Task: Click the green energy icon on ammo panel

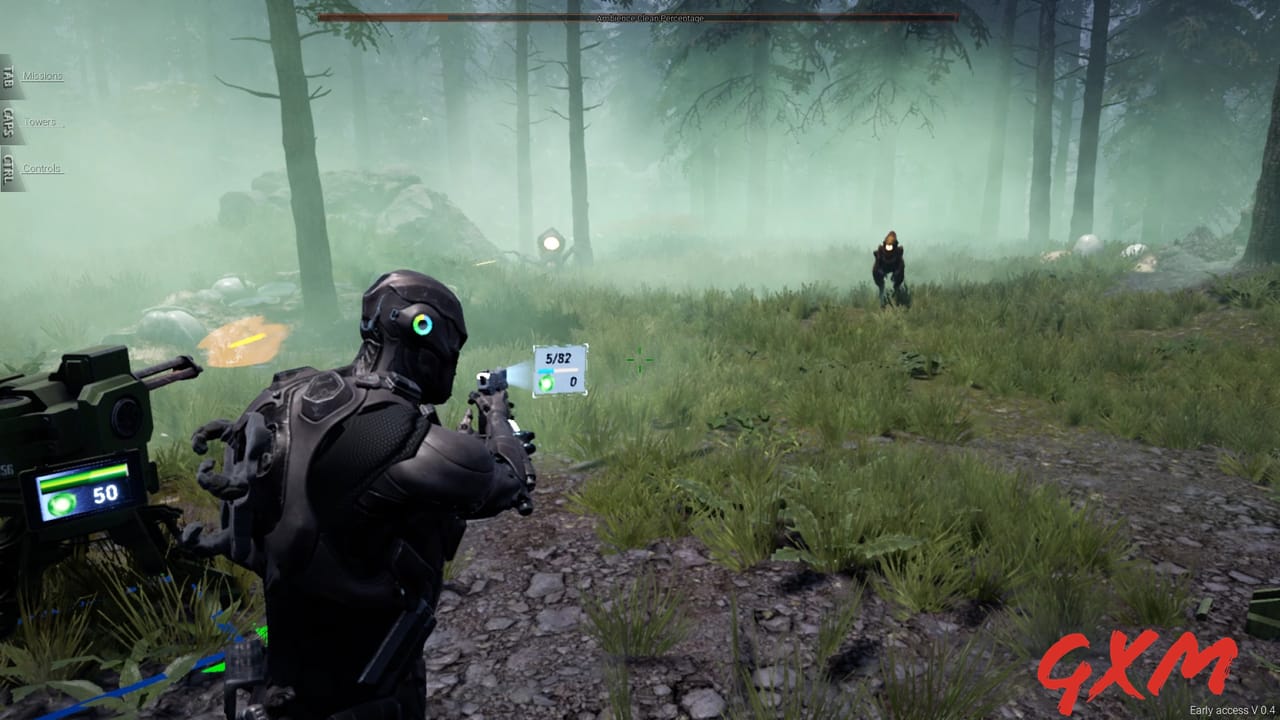Action: pos(547,380)
